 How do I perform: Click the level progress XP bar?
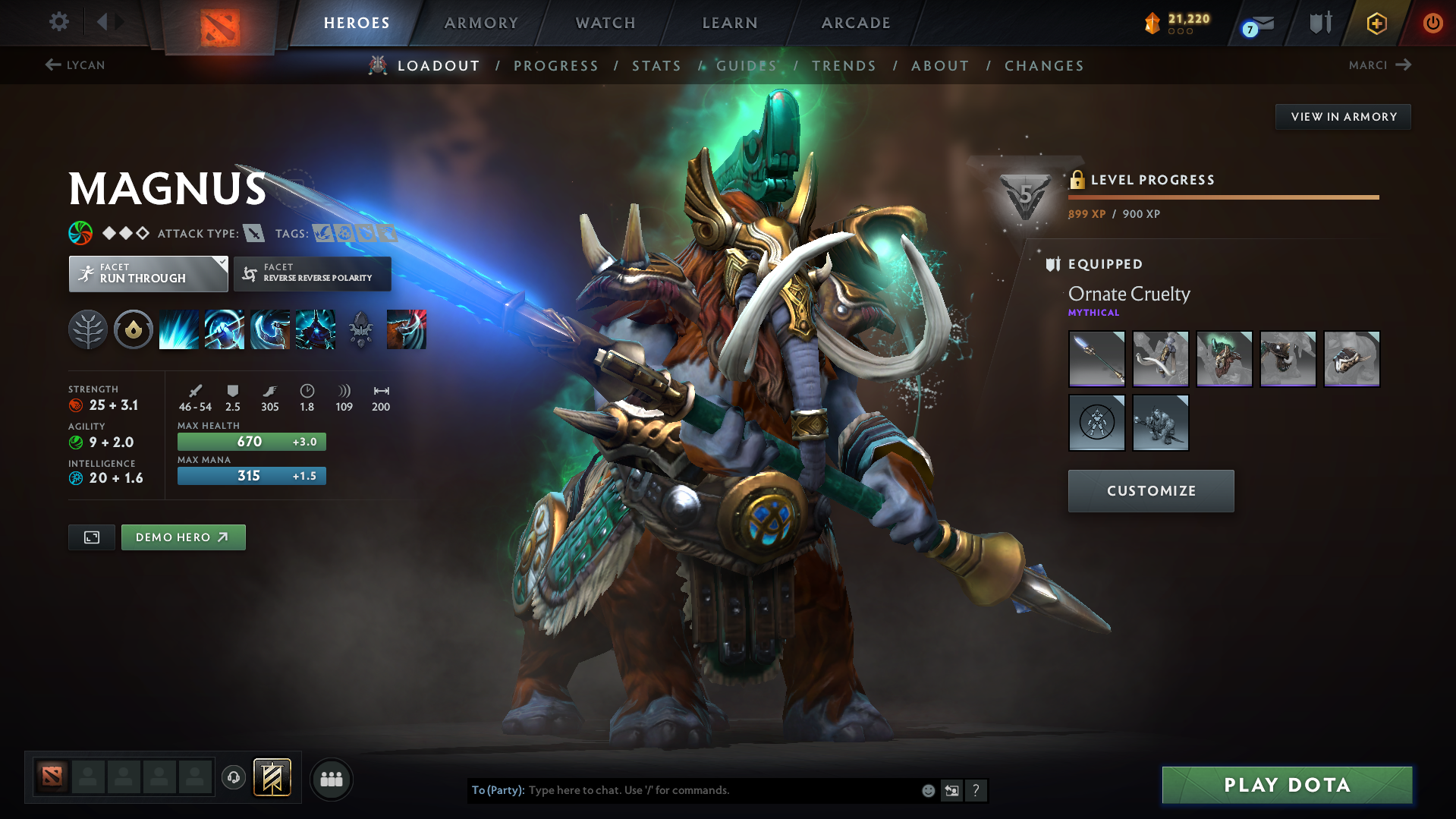tap(1222, 197)
